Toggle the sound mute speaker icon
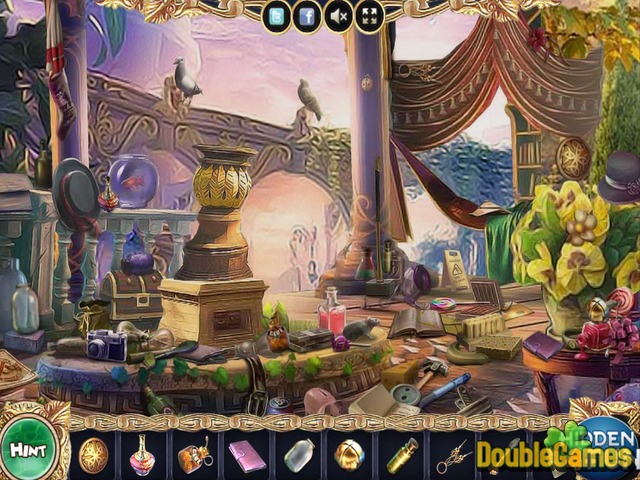This screenshot has height=480, width=640. 338,15
